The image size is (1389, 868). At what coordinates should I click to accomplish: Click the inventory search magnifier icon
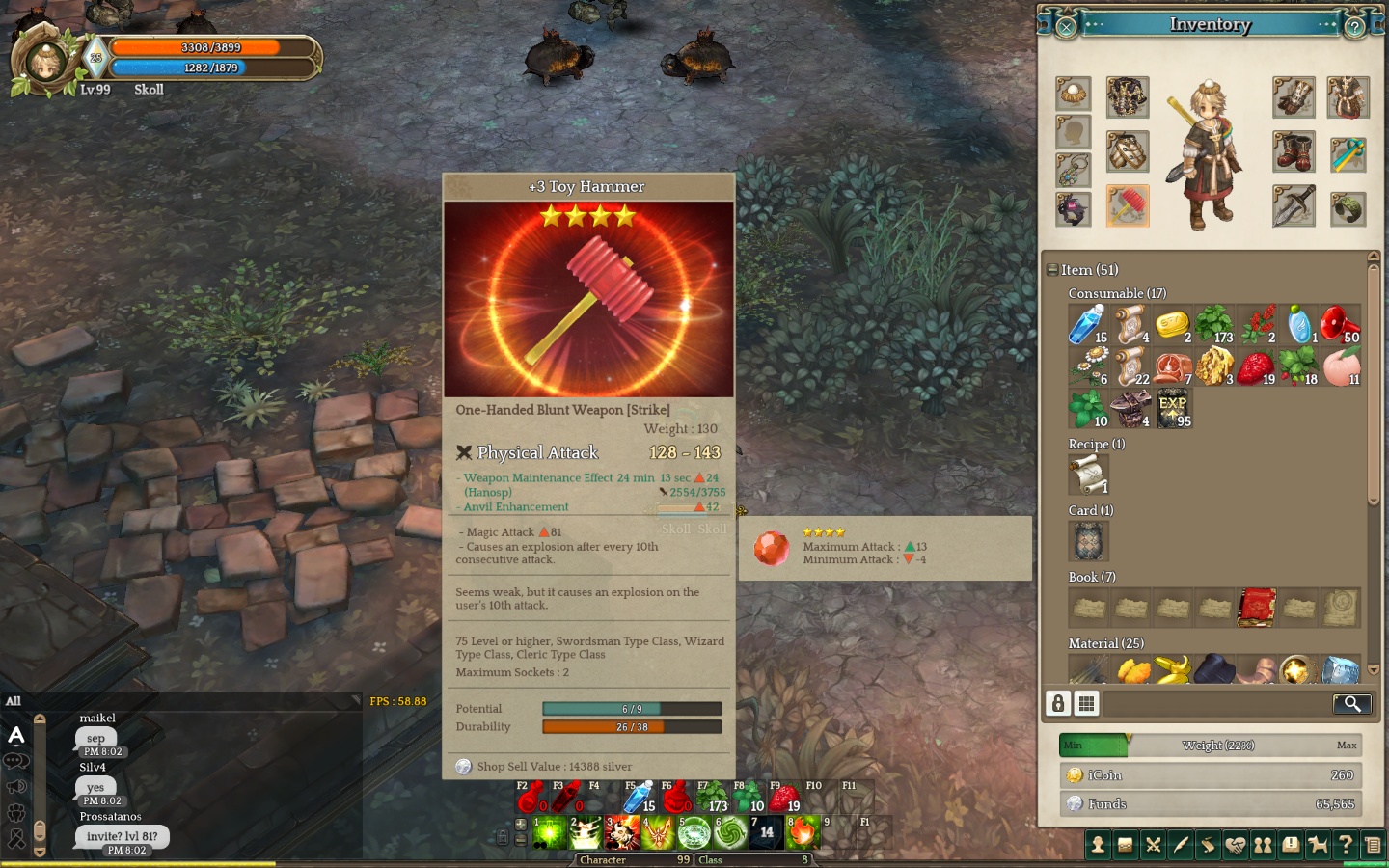(x=1352, y=704)
